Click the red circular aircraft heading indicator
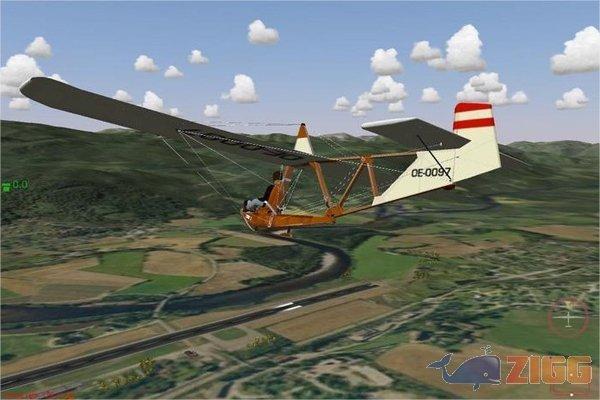Screen dimensions: 600x400 coord(567,318)
